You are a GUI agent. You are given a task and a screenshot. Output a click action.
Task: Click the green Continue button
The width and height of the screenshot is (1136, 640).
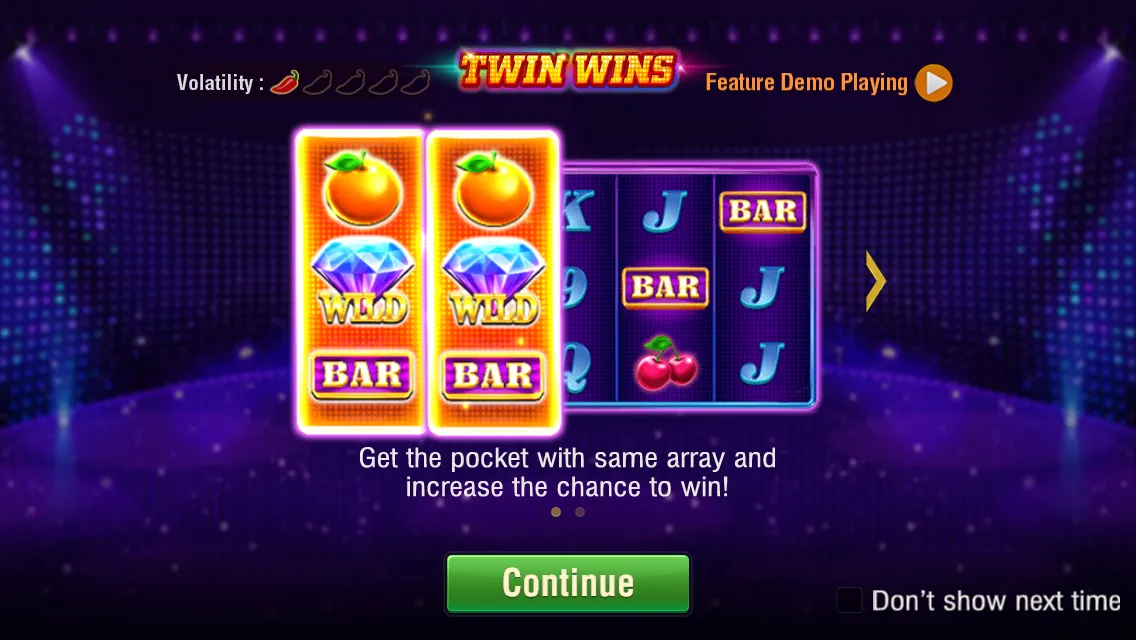point(568,583)
